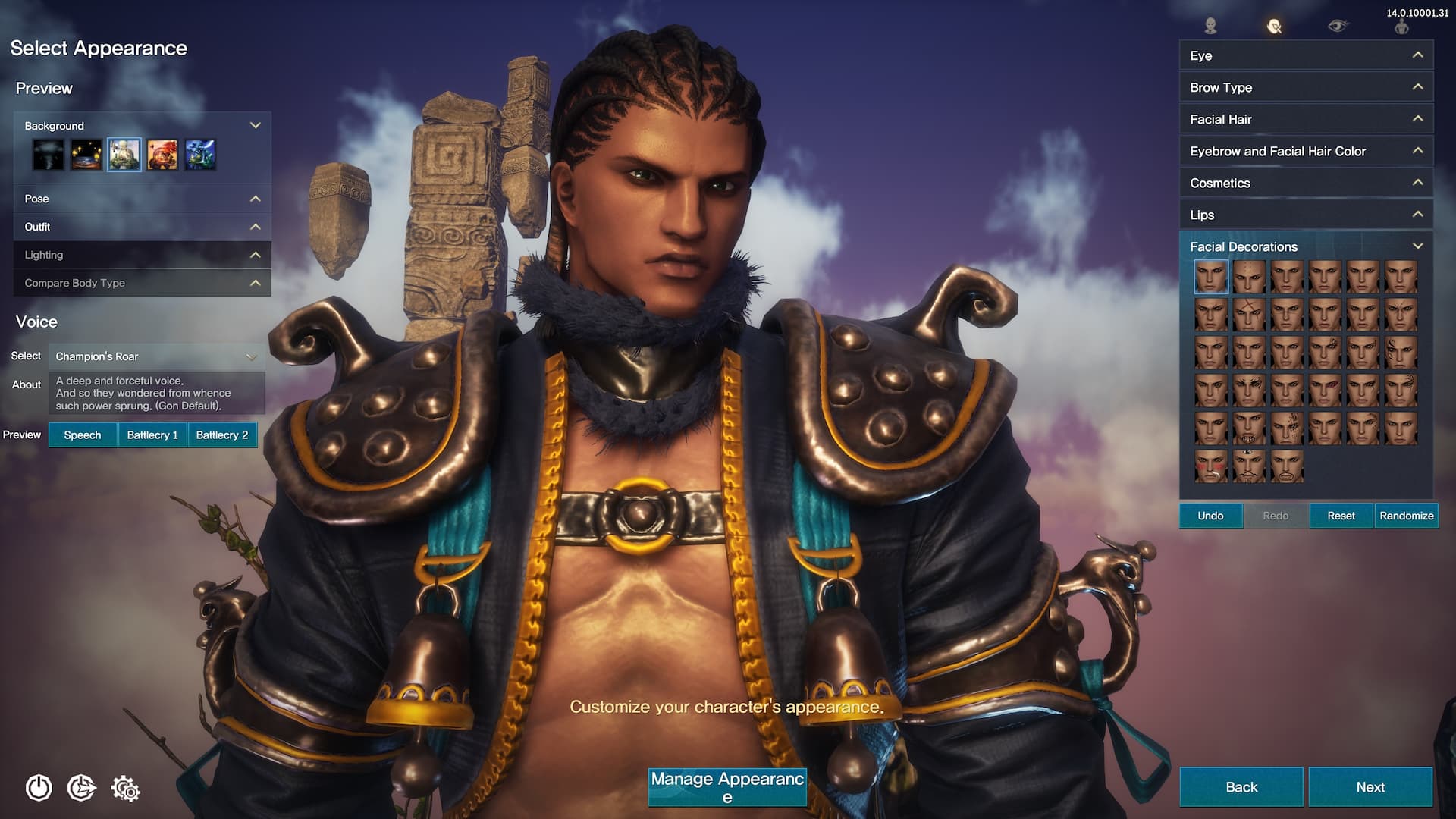Open the Champion's Roar voice dropdown
The width and height of the screenshot is (1456, 819).
[155, 355]
